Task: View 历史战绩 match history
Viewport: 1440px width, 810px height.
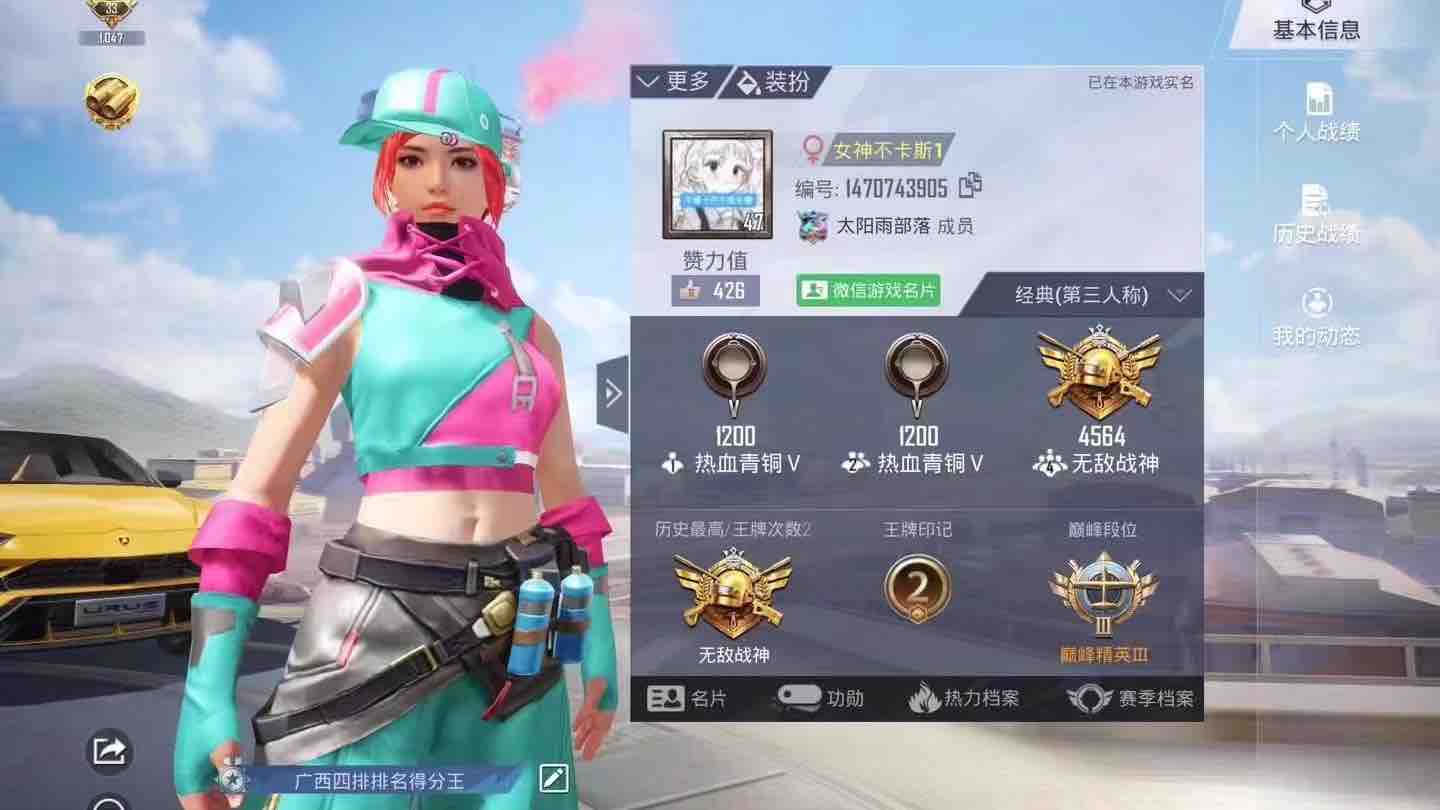Action: click(1316, 215)
